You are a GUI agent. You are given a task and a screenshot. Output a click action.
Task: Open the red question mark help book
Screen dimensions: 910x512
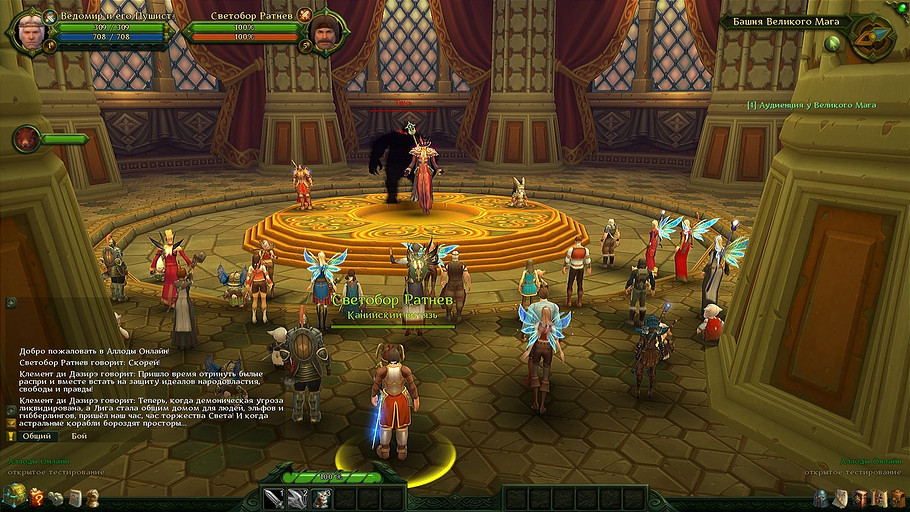pos(37,496)
